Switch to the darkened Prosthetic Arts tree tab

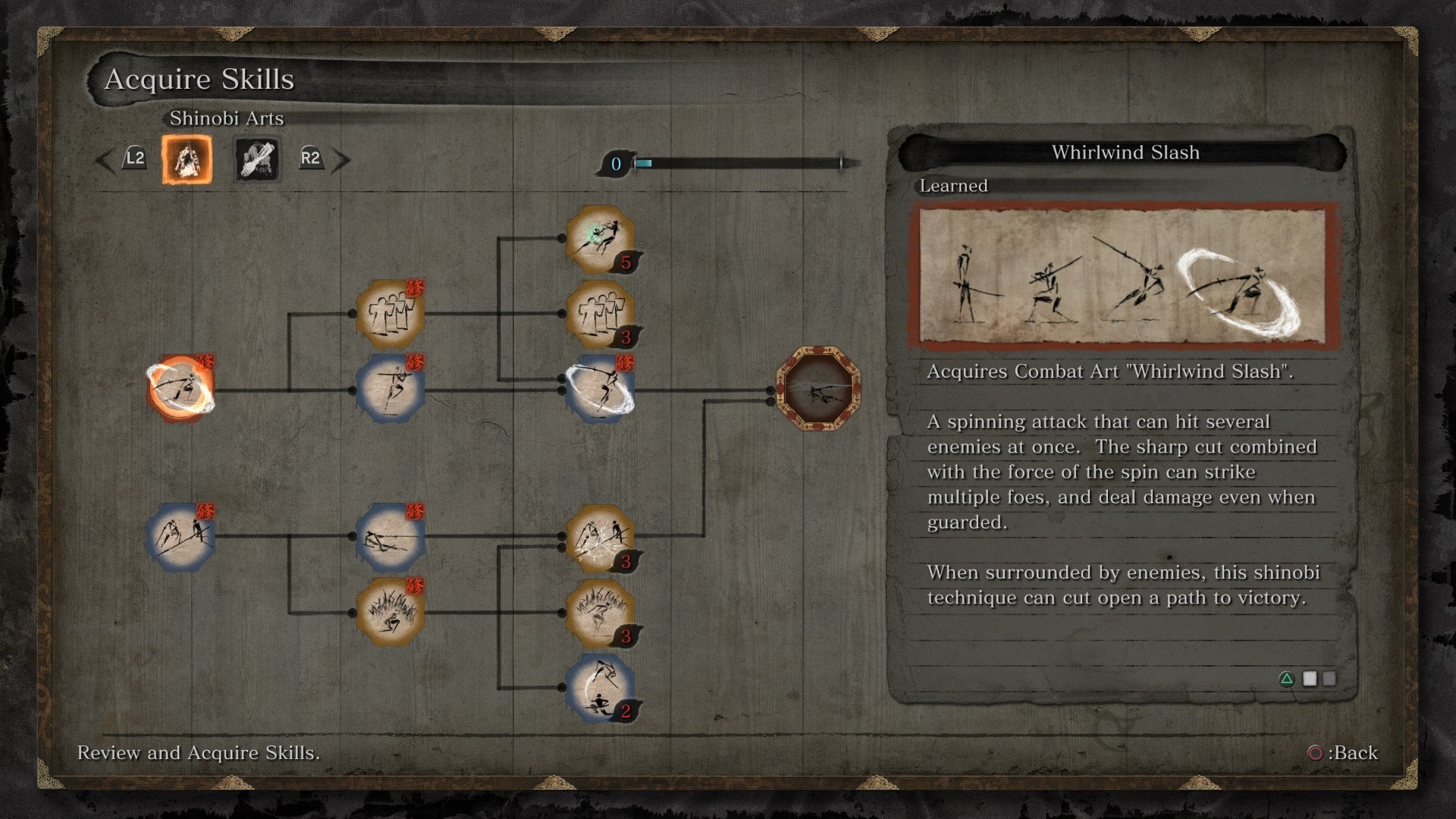[x=256, y=160]
